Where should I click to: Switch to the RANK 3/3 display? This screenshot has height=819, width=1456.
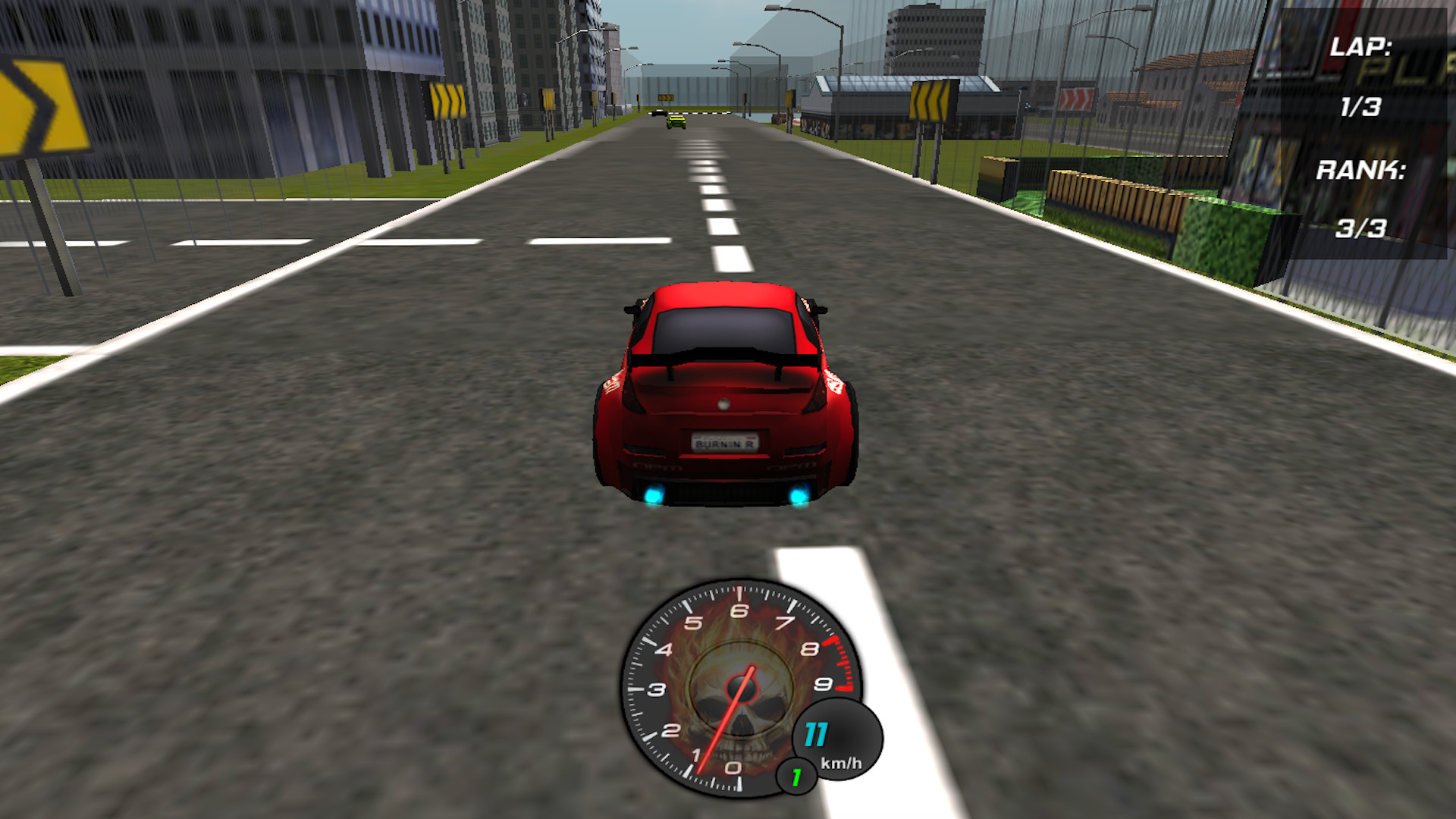tap(1361, 227)
